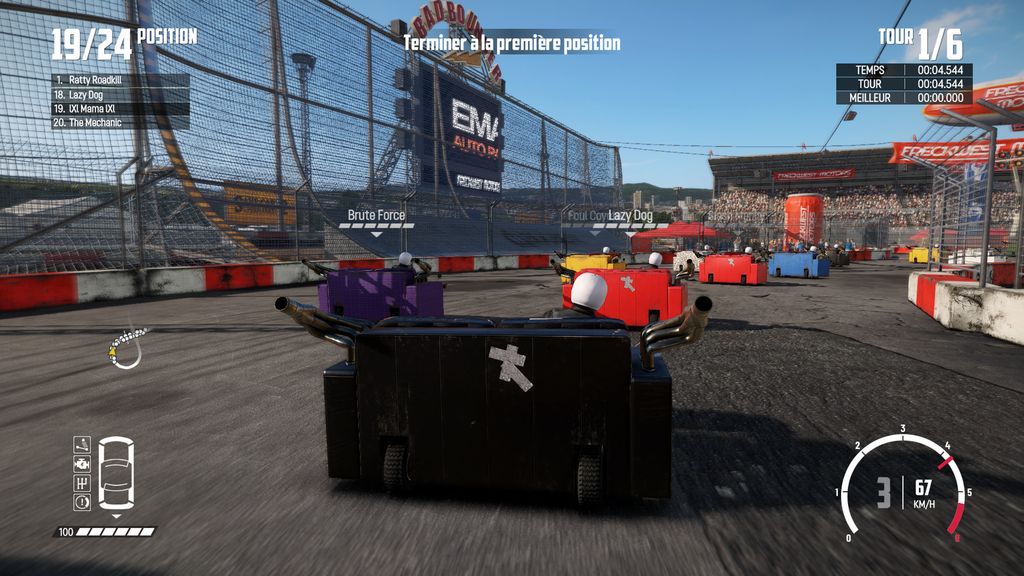Select the car body damage diagram
This screenshot has height=576, width=1024.
pos(117,473)
